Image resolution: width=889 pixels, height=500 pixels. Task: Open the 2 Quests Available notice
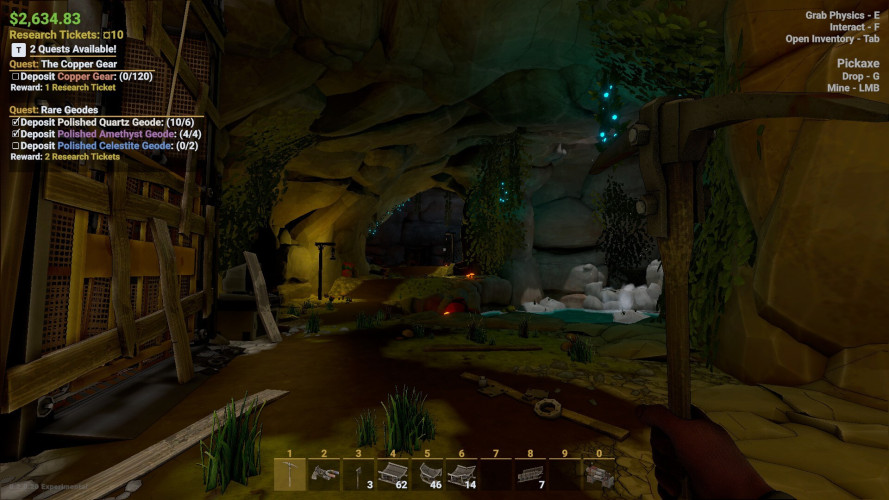pos(63,49)
